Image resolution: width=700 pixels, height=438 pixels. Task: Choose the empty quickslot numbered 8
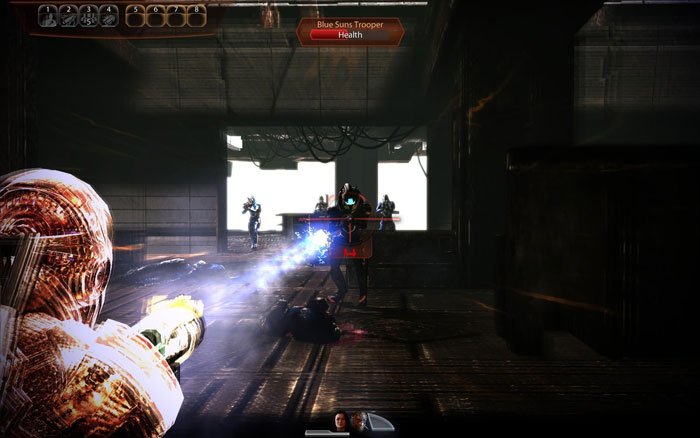click(x=195, y=16)
